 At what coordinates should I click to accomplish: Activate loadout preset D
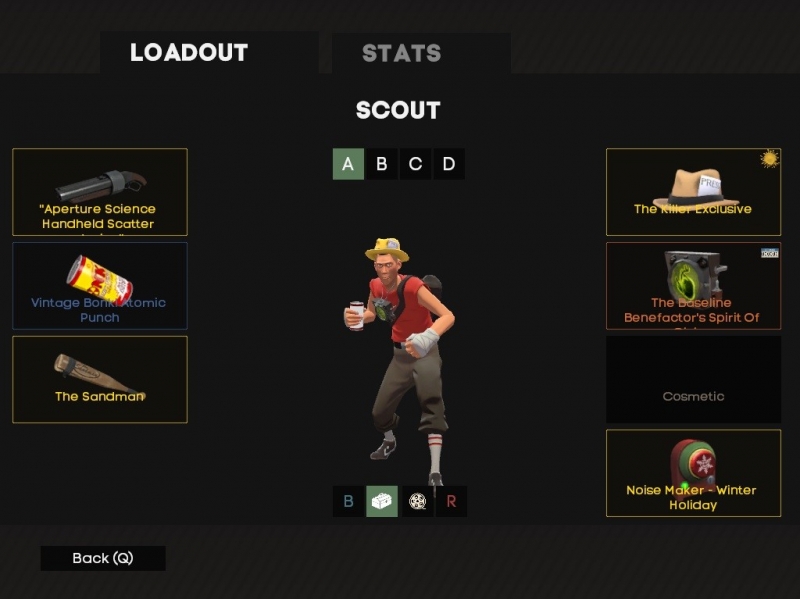pyautogui.click(x=449, y=164)
